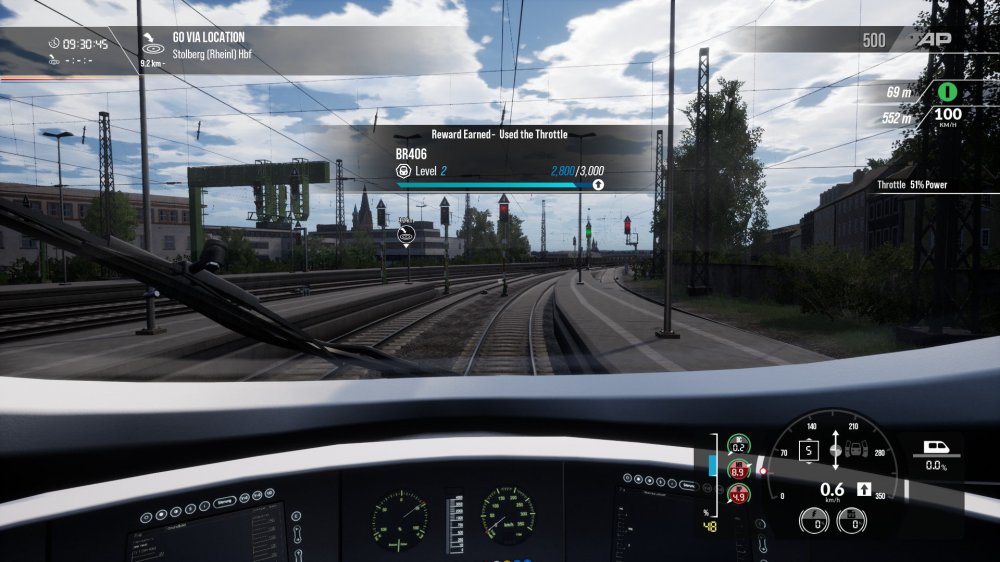Screen dimensions: 1000x562
Task: Select the train doors status icon
Action: coord(858,450)
